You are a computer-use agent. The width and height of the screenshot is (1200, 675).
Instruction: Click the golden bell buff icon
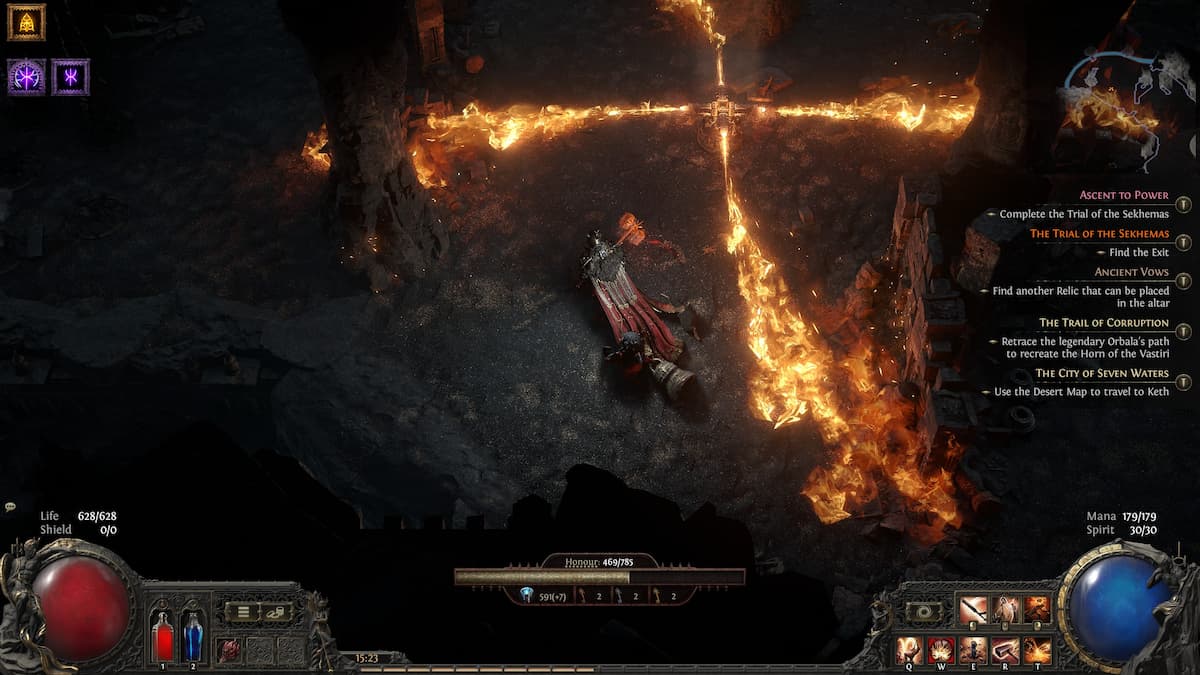tap(26, 22)
